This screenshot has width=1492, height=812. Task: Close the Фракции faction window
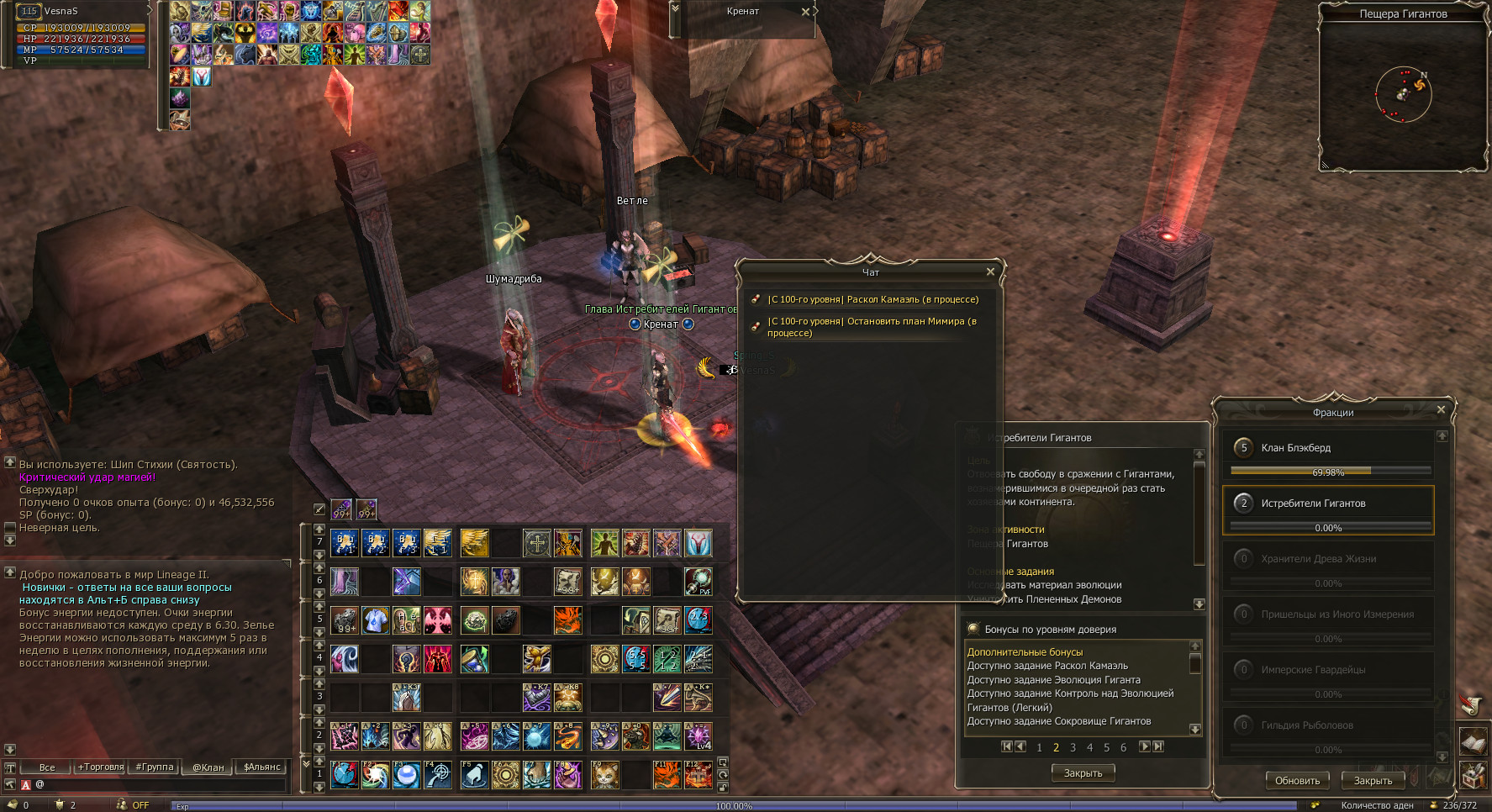[x=1441, y=410]
